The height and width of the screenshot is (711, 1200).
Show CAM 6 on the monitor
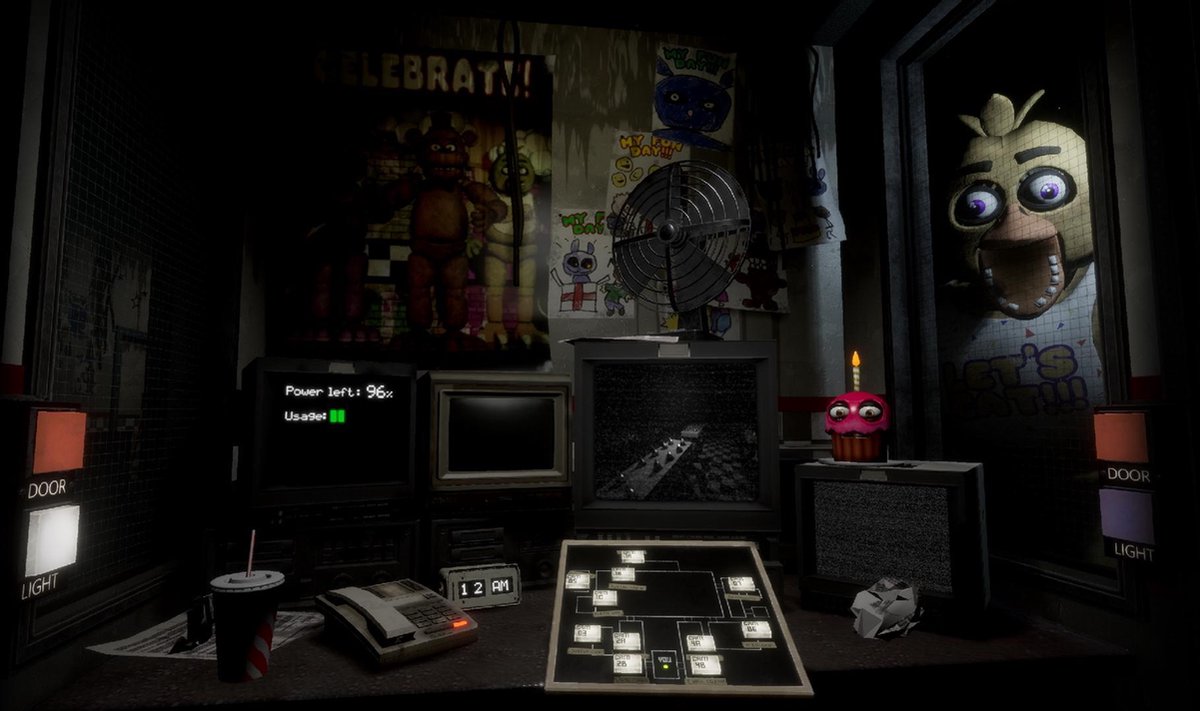click(757, 629)
